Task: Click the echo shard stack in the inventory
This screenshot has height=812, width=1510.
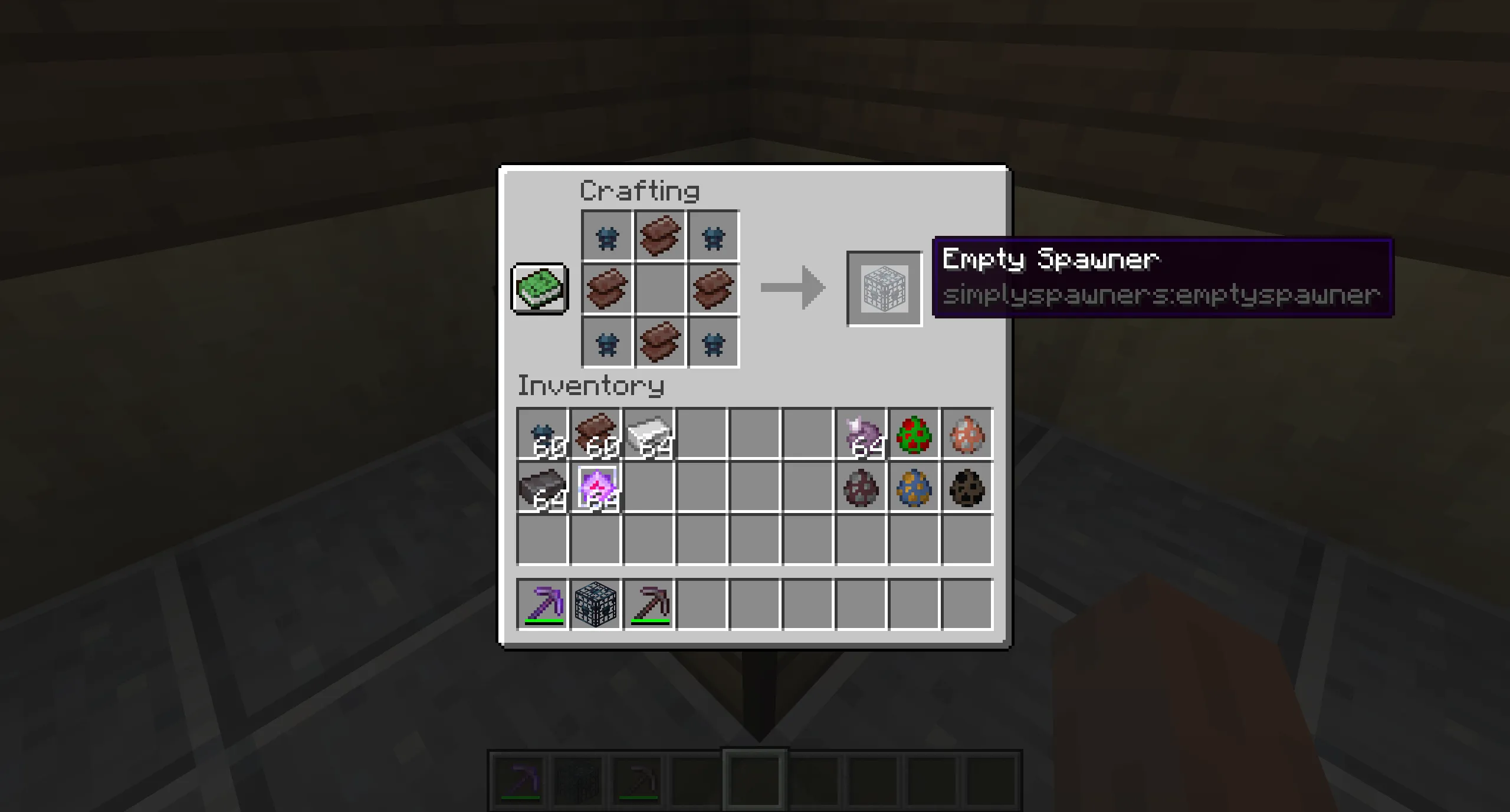Action: (542, 435)
